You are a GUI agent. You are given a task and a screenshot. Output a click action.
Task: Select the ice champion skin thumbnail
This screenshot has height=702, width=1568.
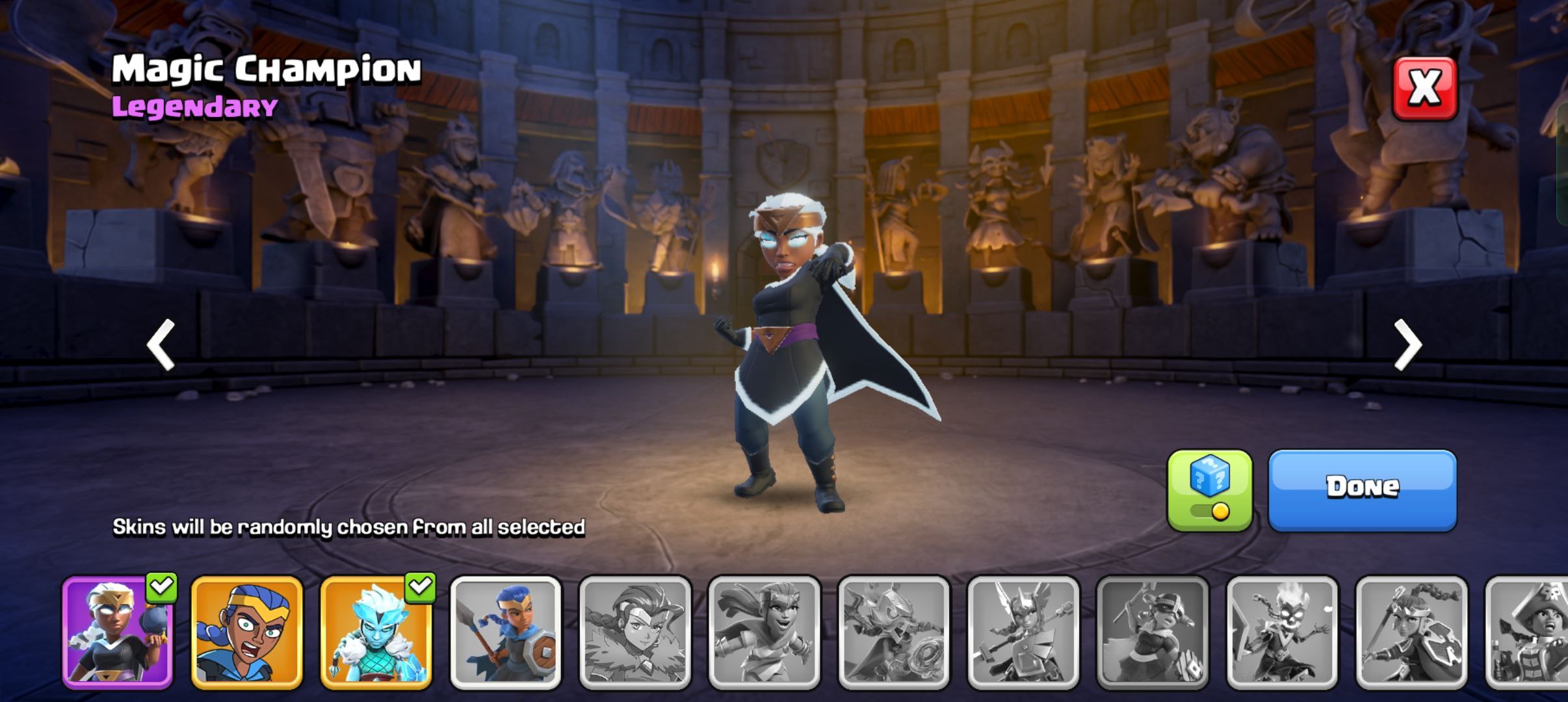376,632
